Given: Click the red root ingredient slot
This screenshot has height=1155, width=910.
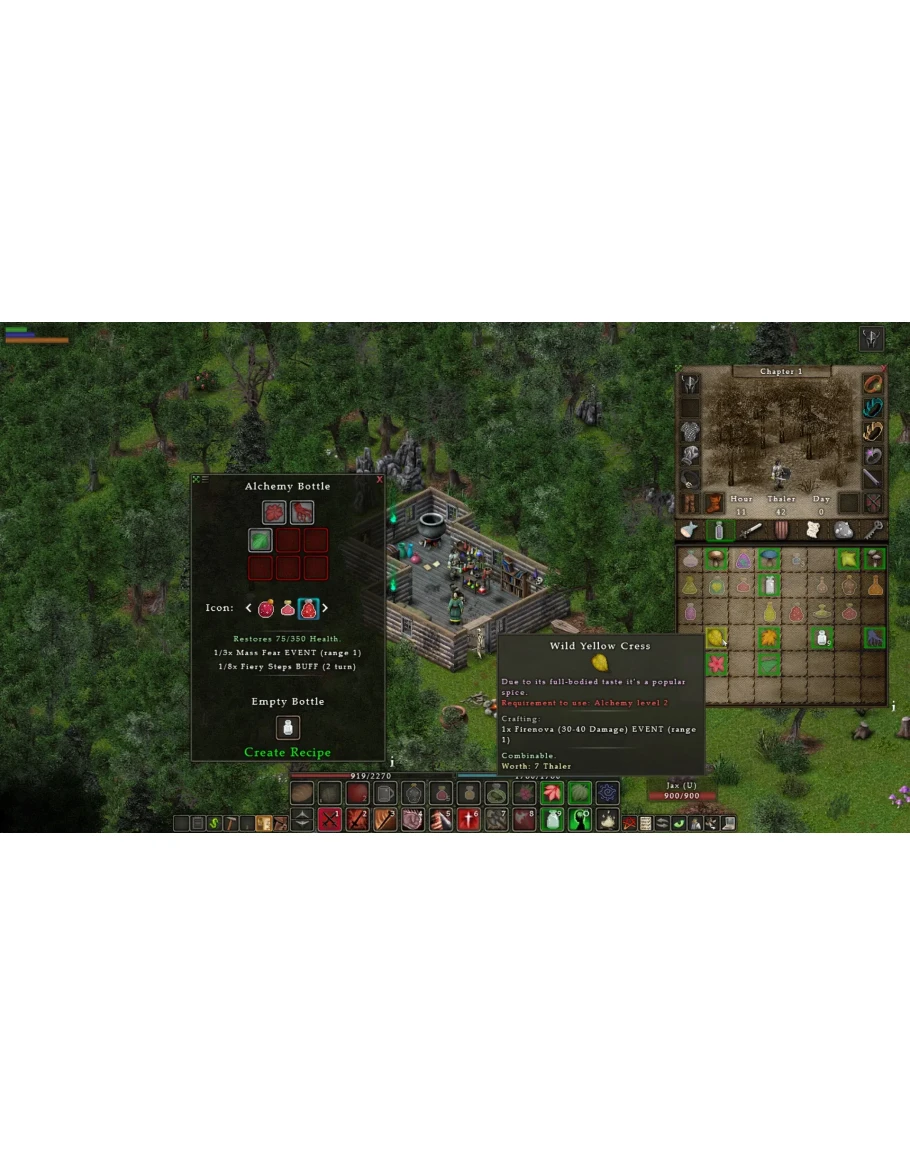Looking at the screenshot, I should [x=302, y=512].
